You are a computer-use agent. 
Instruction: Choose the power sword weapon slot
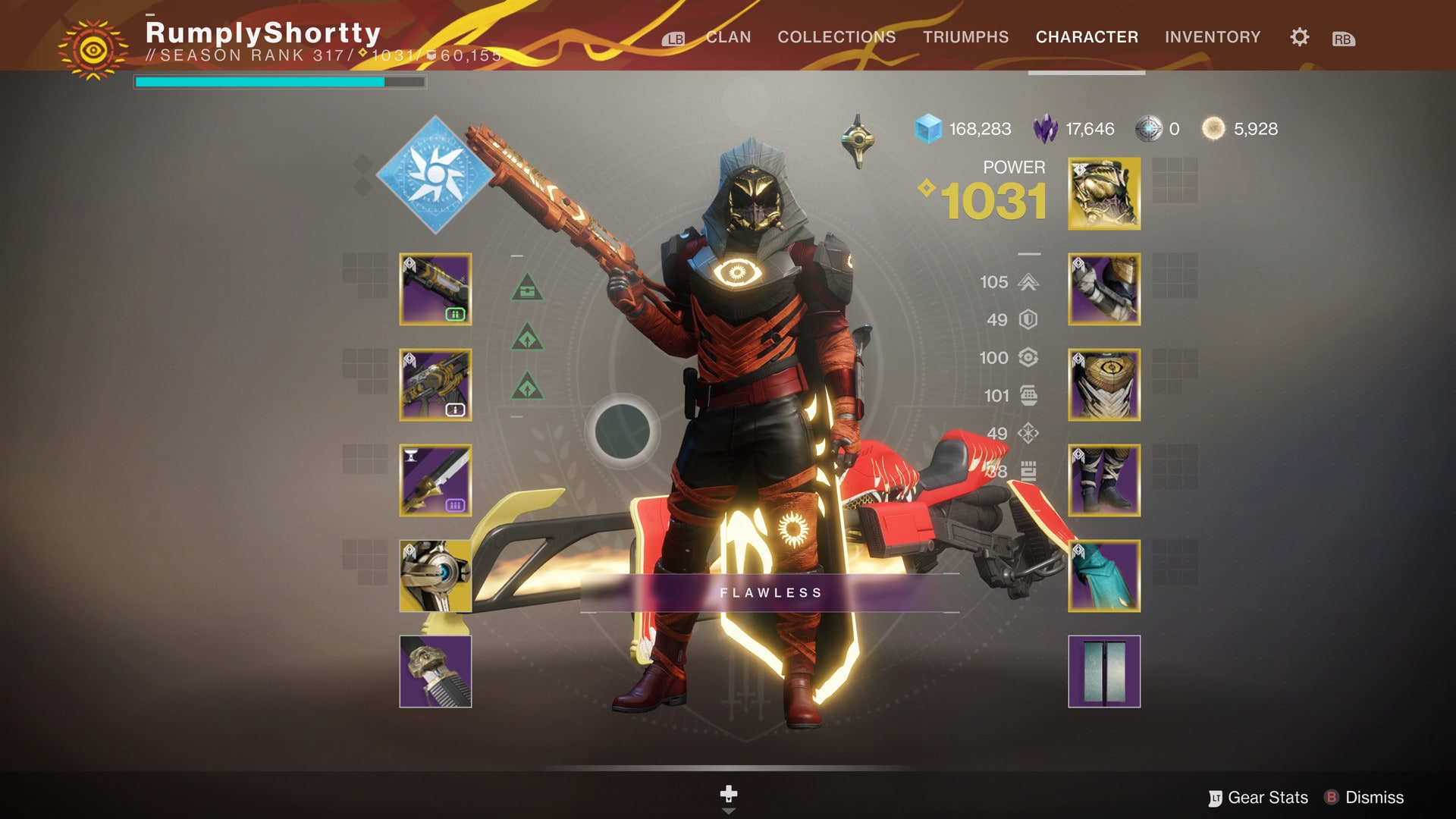tap(435, 481)
